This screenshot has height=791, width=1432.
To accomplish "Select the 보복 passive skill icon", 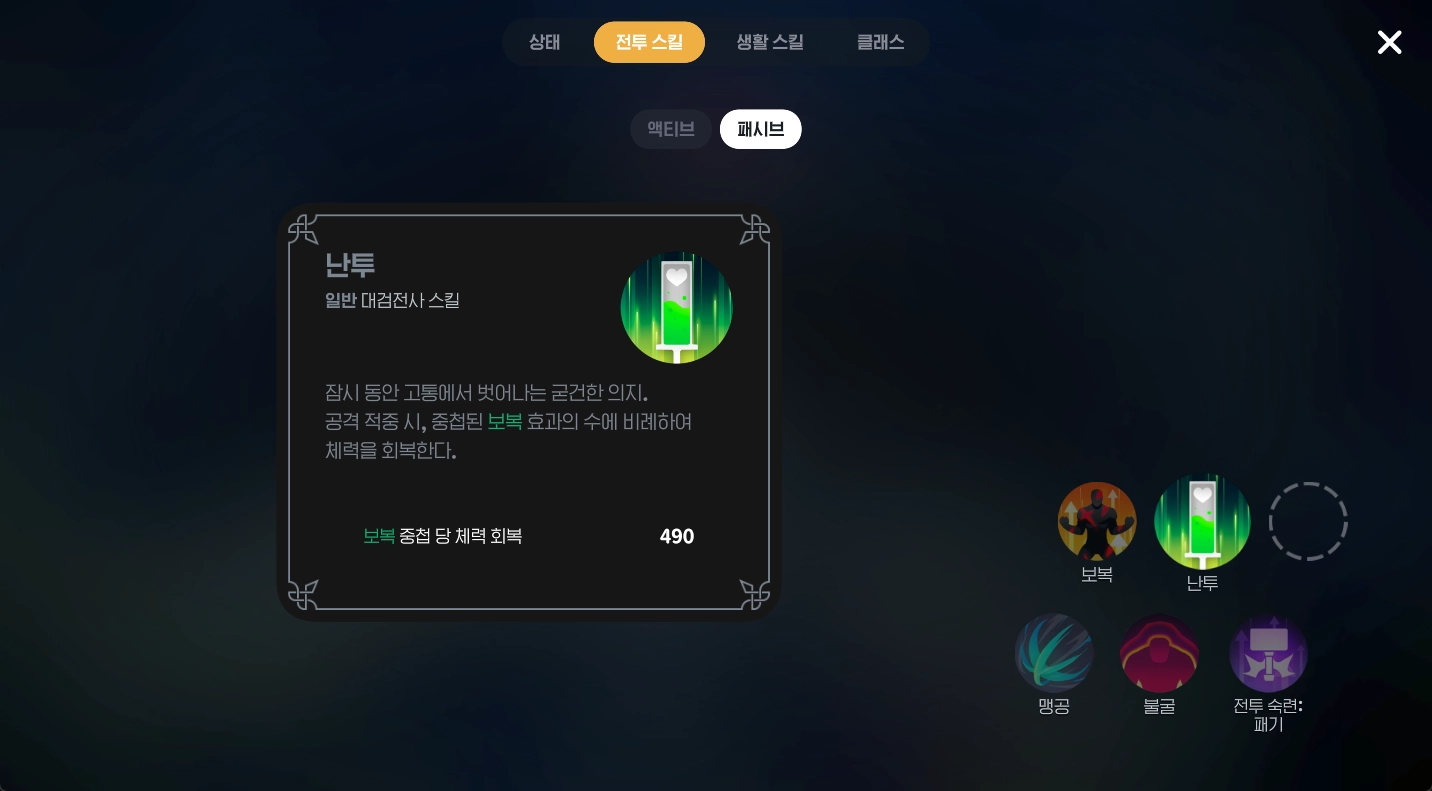I will pyautogui.click(x=1097, y=521).
